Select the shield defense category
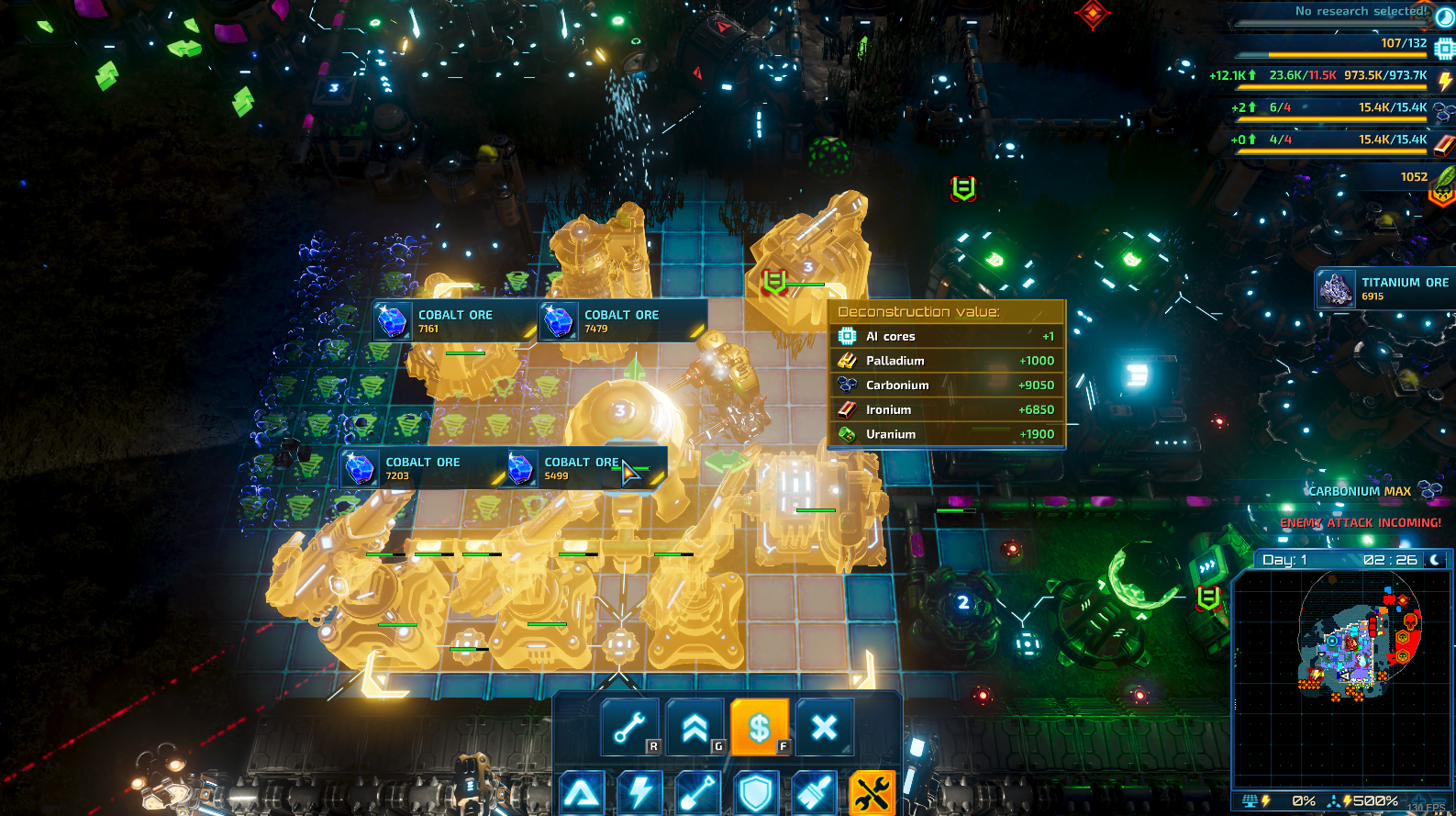 point(755,793)
